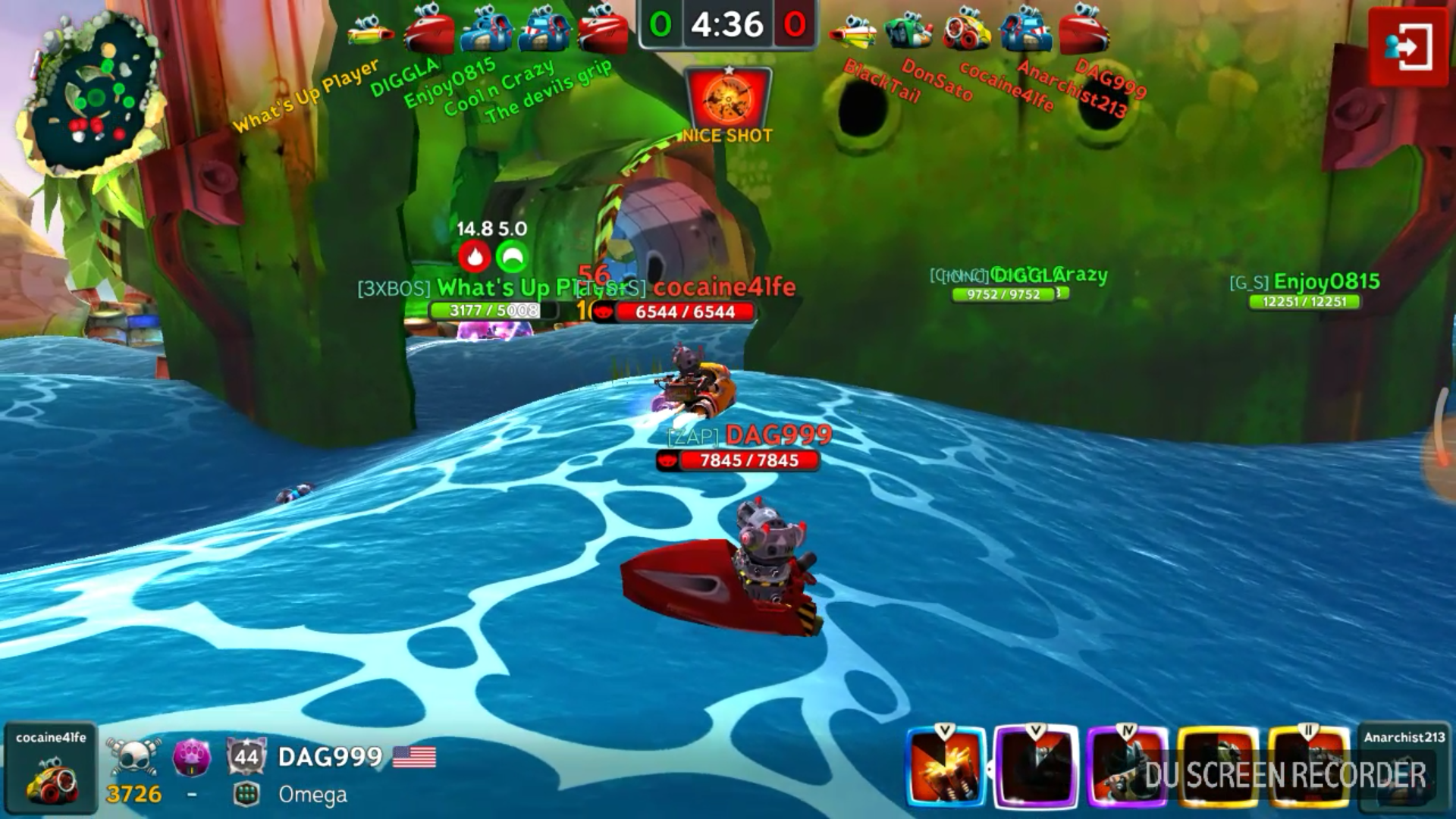Switch to spectating Anarchist213
This screenshot has height=819, width=1456.
[x=1403, y=767]
